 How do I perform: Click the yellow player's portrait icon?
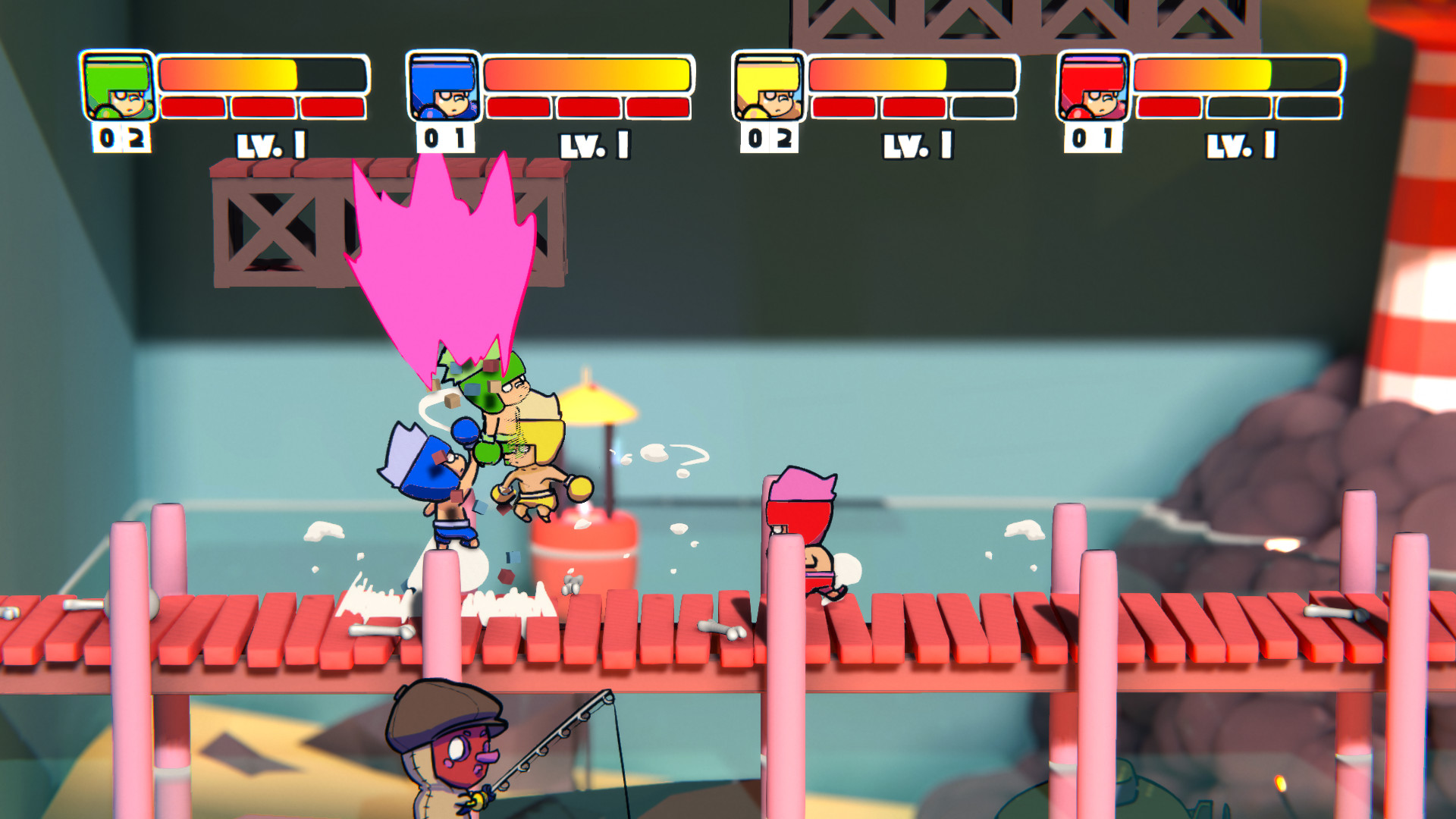pyautogui.click(x=768, y=86)
